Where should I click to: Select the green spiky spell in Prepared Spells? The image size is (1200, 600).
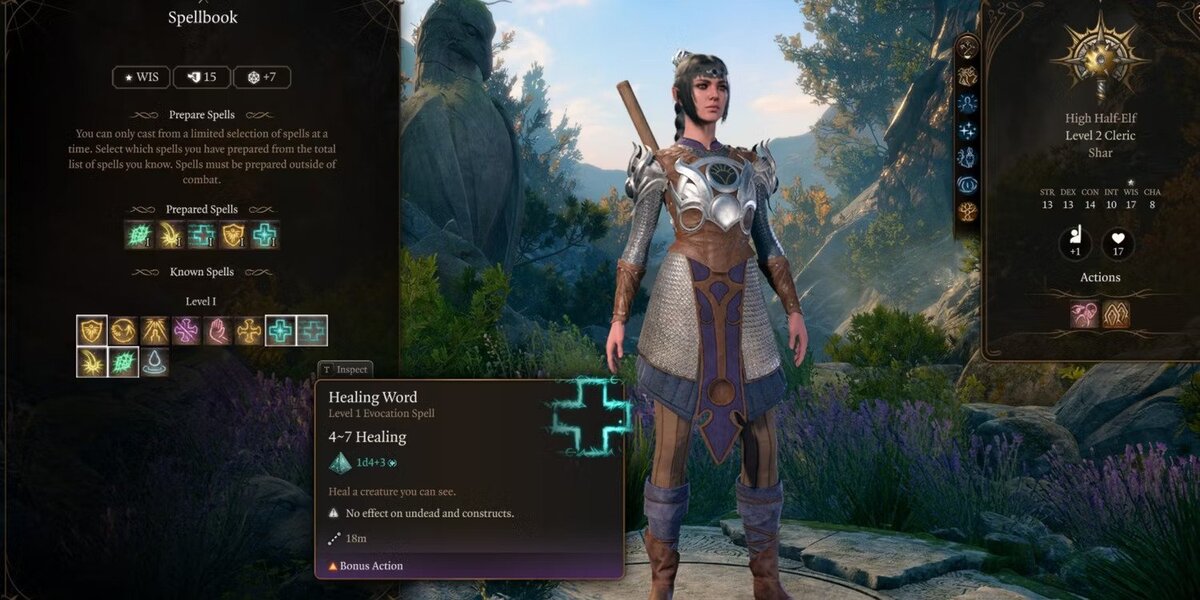138,235
